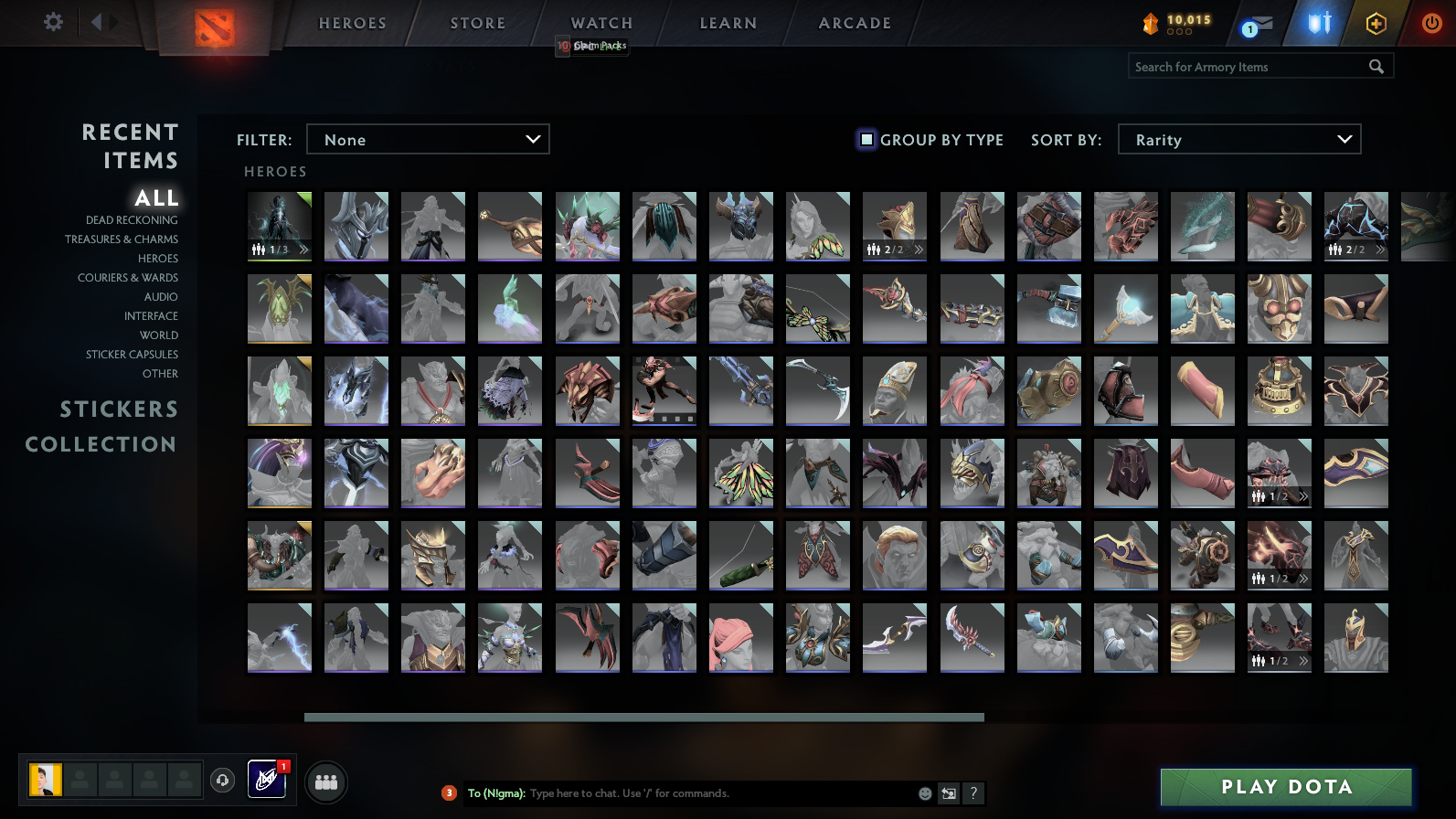Click the magnifying glass search icon

(1376, 66)
